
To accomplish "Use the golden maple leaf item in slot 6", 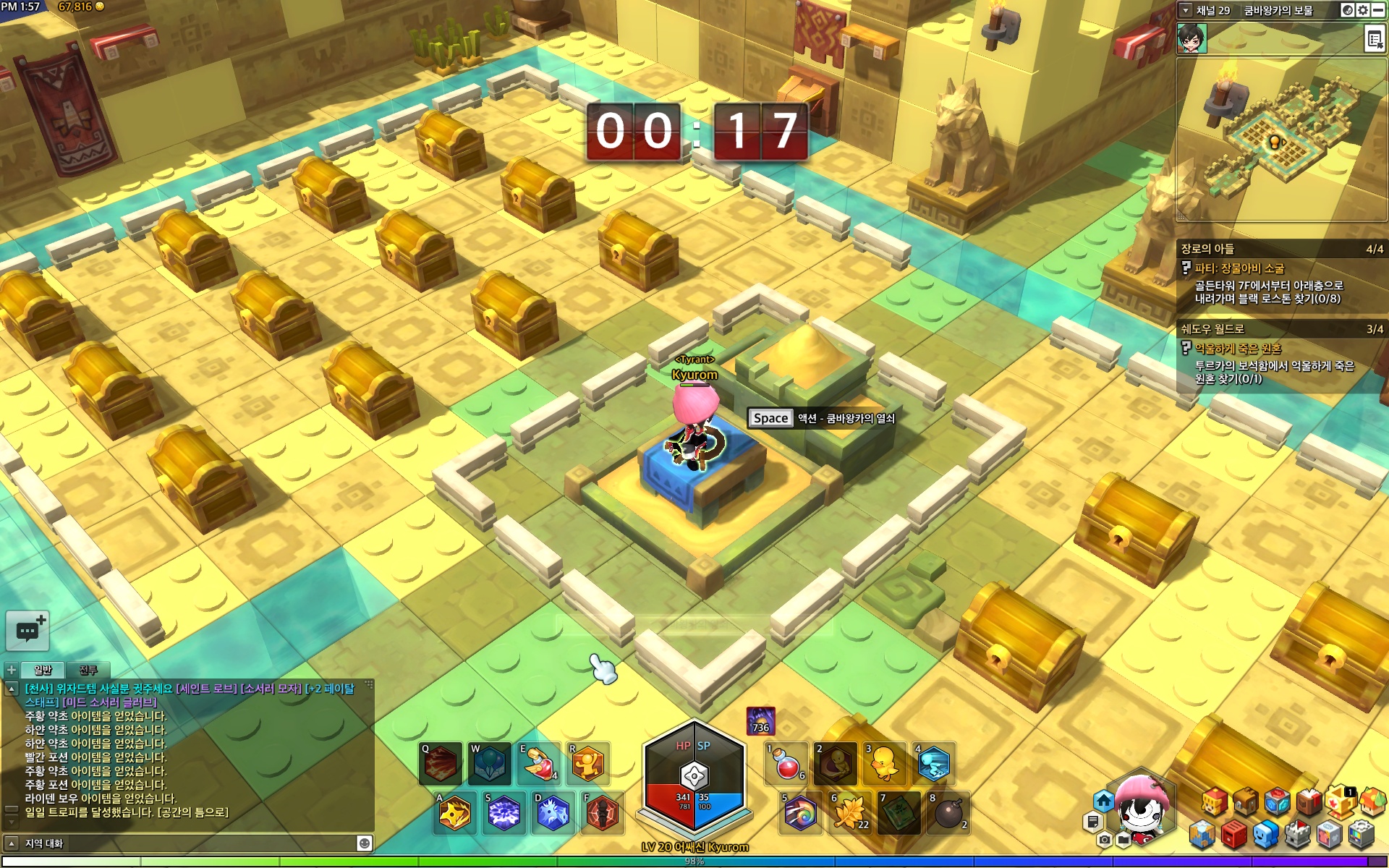I will [x=849, y=813].
